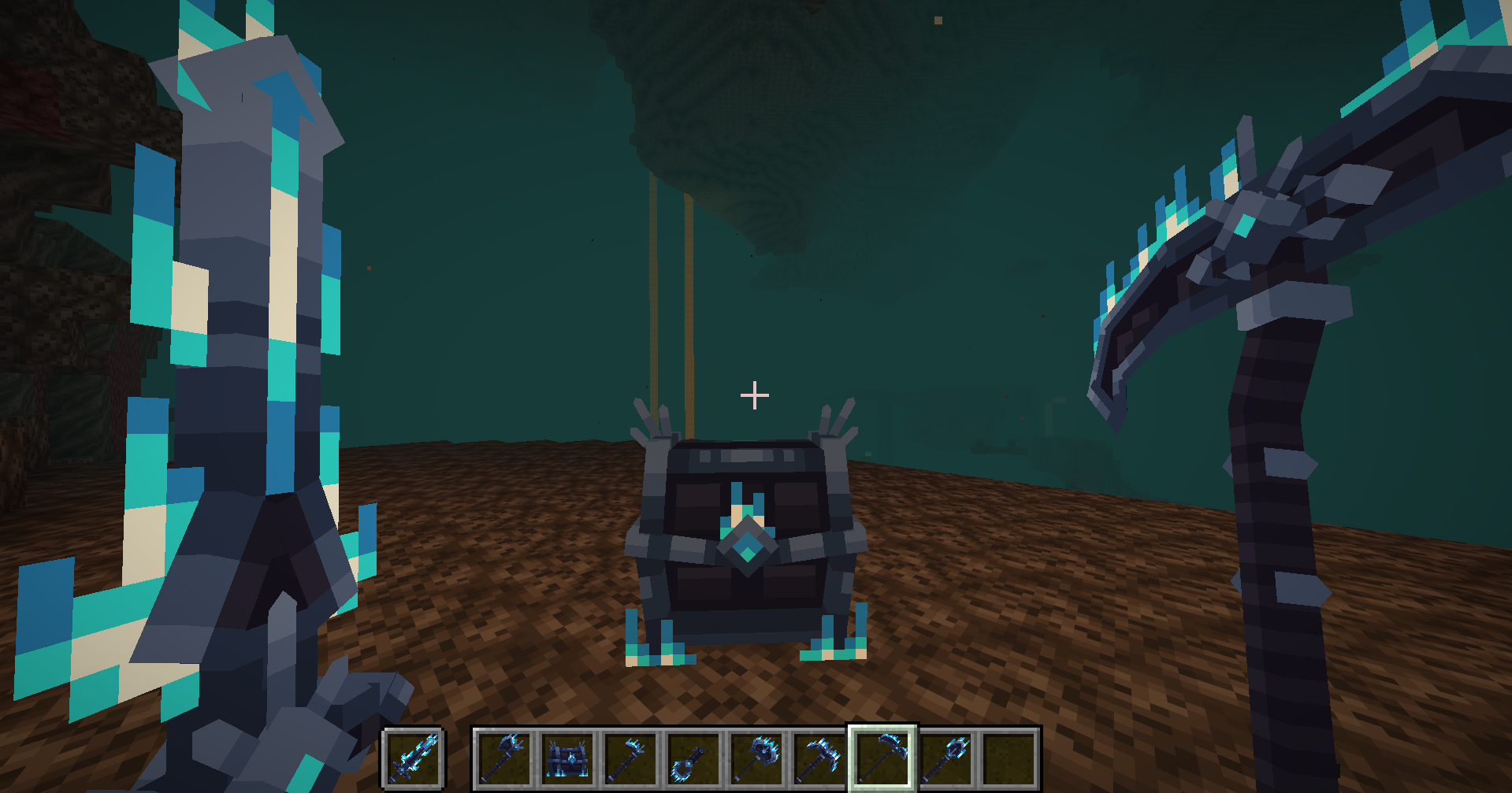
Task: Click the teal glowing gem on the scythe head
Action: tap(1243, 226)
